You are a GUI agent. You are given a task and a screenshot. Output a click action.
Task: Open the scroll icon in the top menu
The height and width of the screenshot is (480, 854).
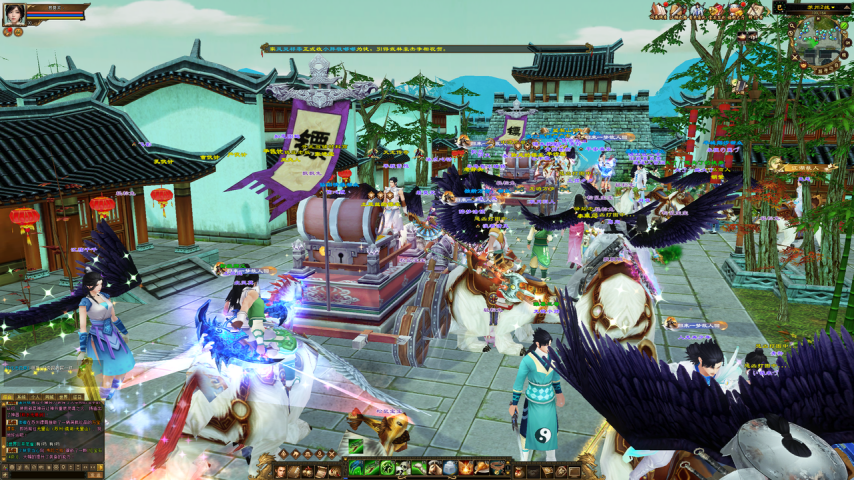click(754, 10)
